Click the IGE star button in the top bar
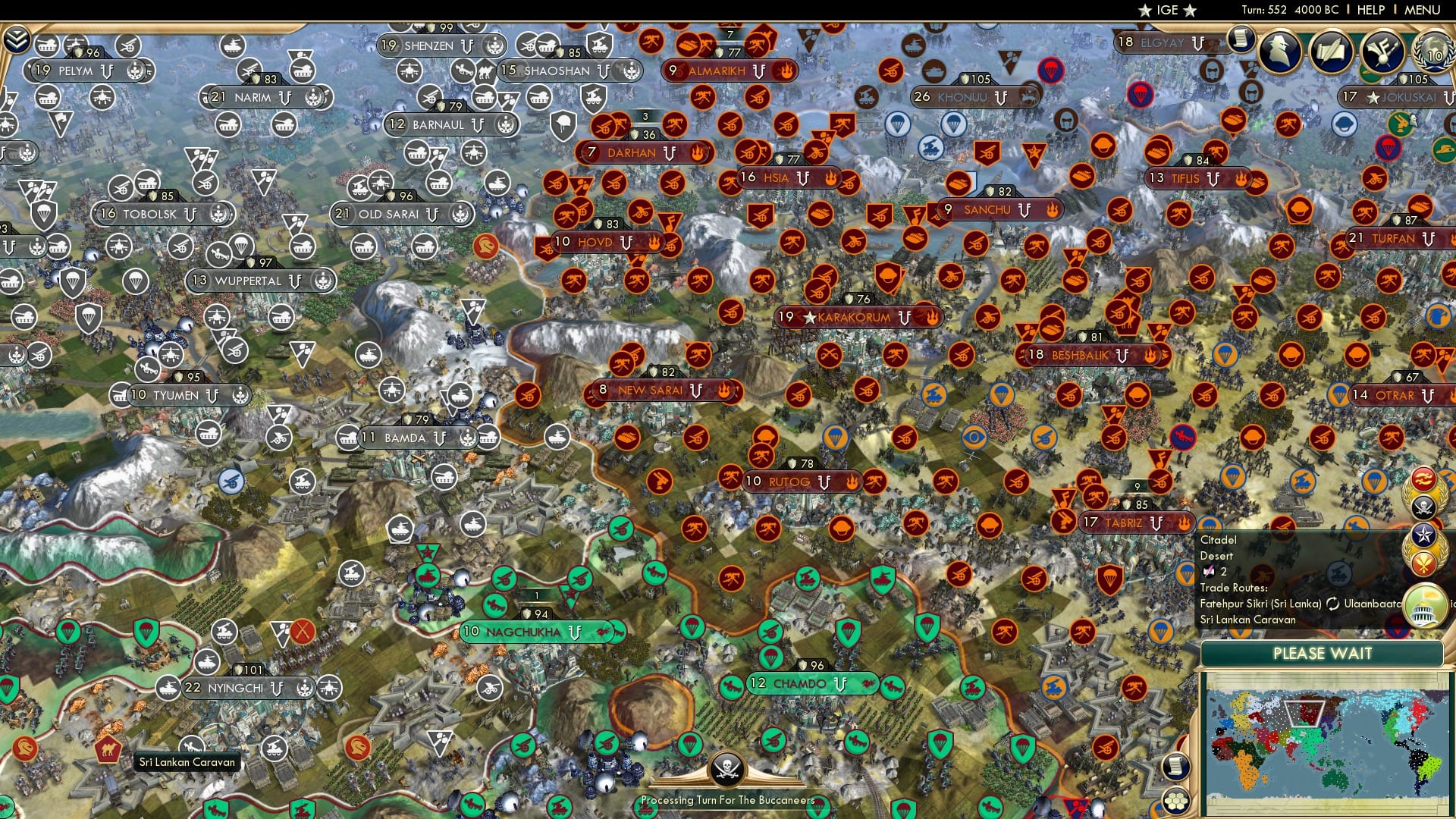 pos(1168,10)
